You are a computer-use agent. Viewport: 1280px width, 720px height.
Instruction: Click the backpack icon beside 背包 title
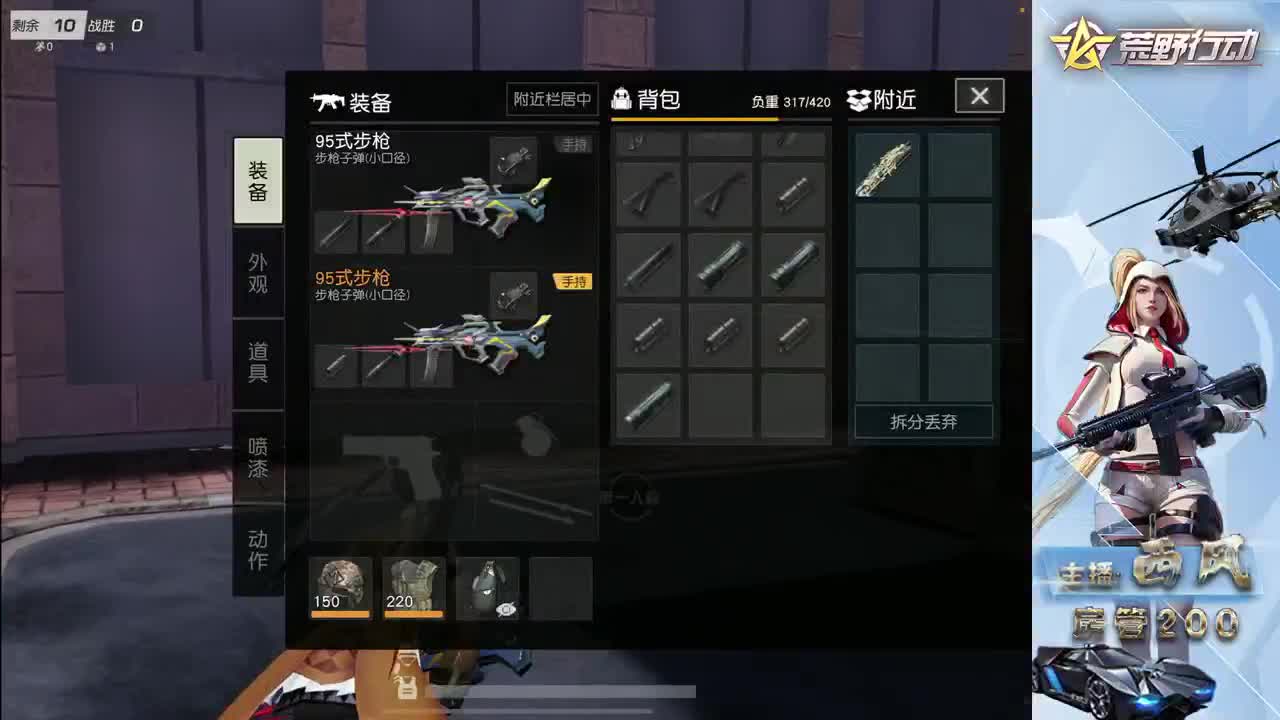point(623,97)
